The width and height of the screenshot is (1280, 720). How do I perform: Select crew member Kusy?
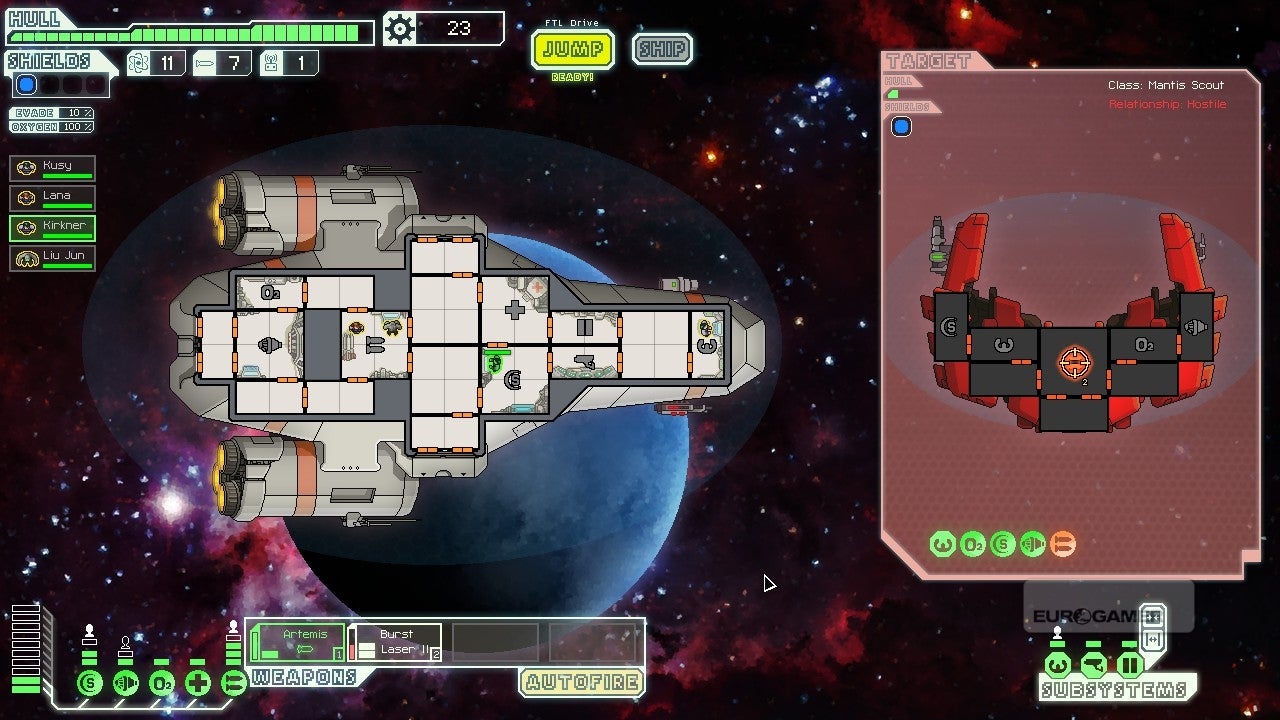pos(53,168)
